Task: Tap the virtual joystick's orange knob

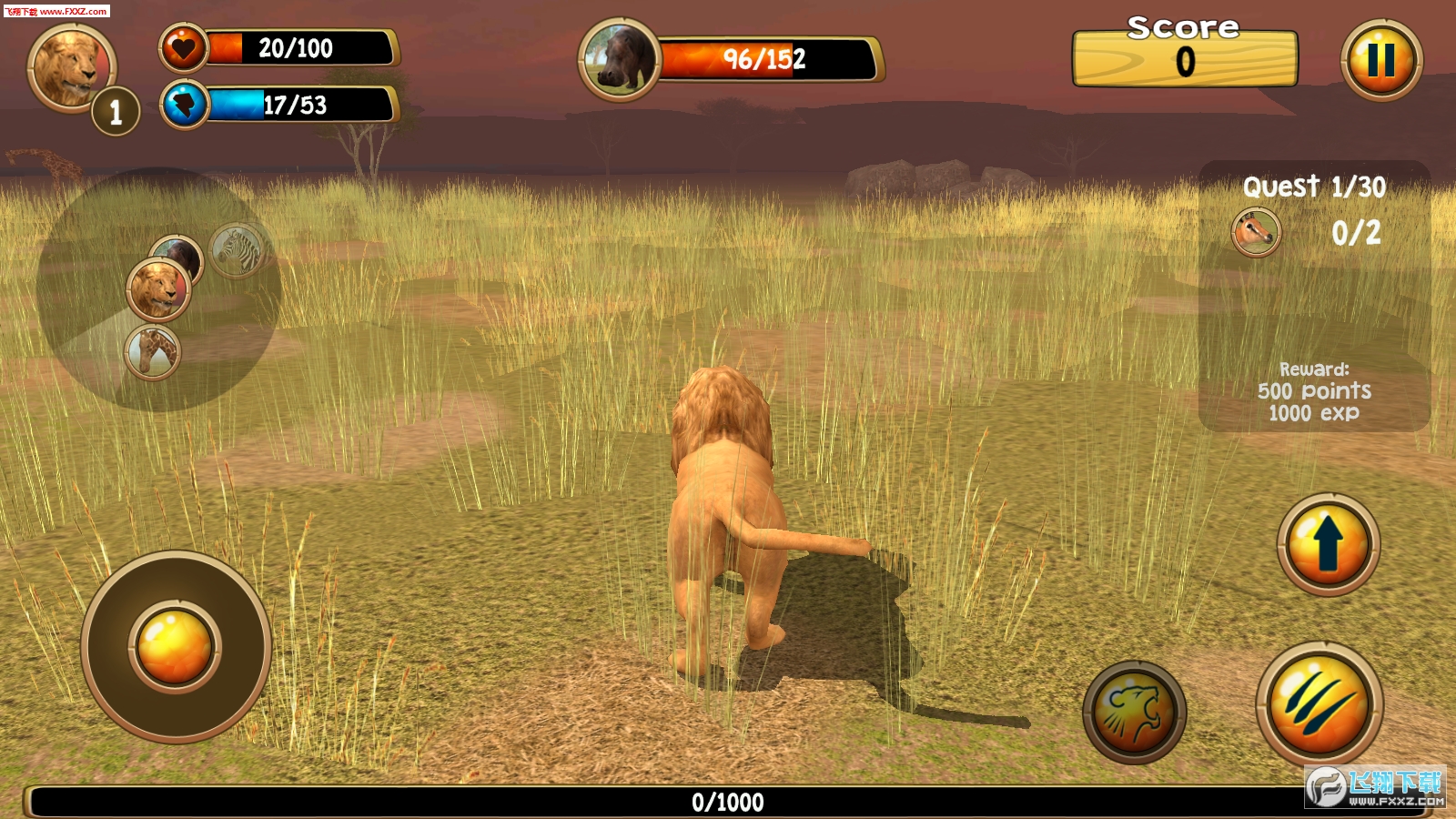Action: coord(175,646)
